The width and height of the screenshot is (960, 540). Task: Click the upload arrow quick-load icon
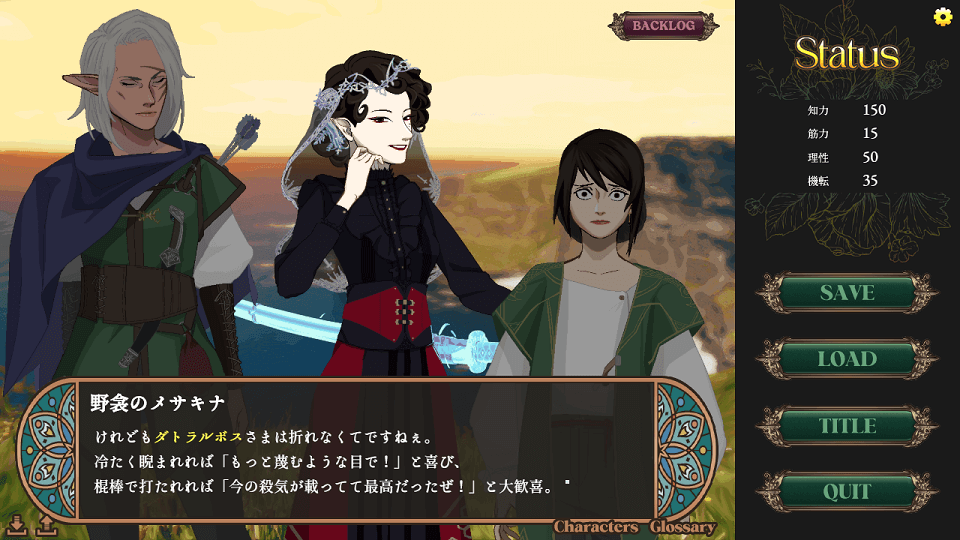[x=46, y=523]
